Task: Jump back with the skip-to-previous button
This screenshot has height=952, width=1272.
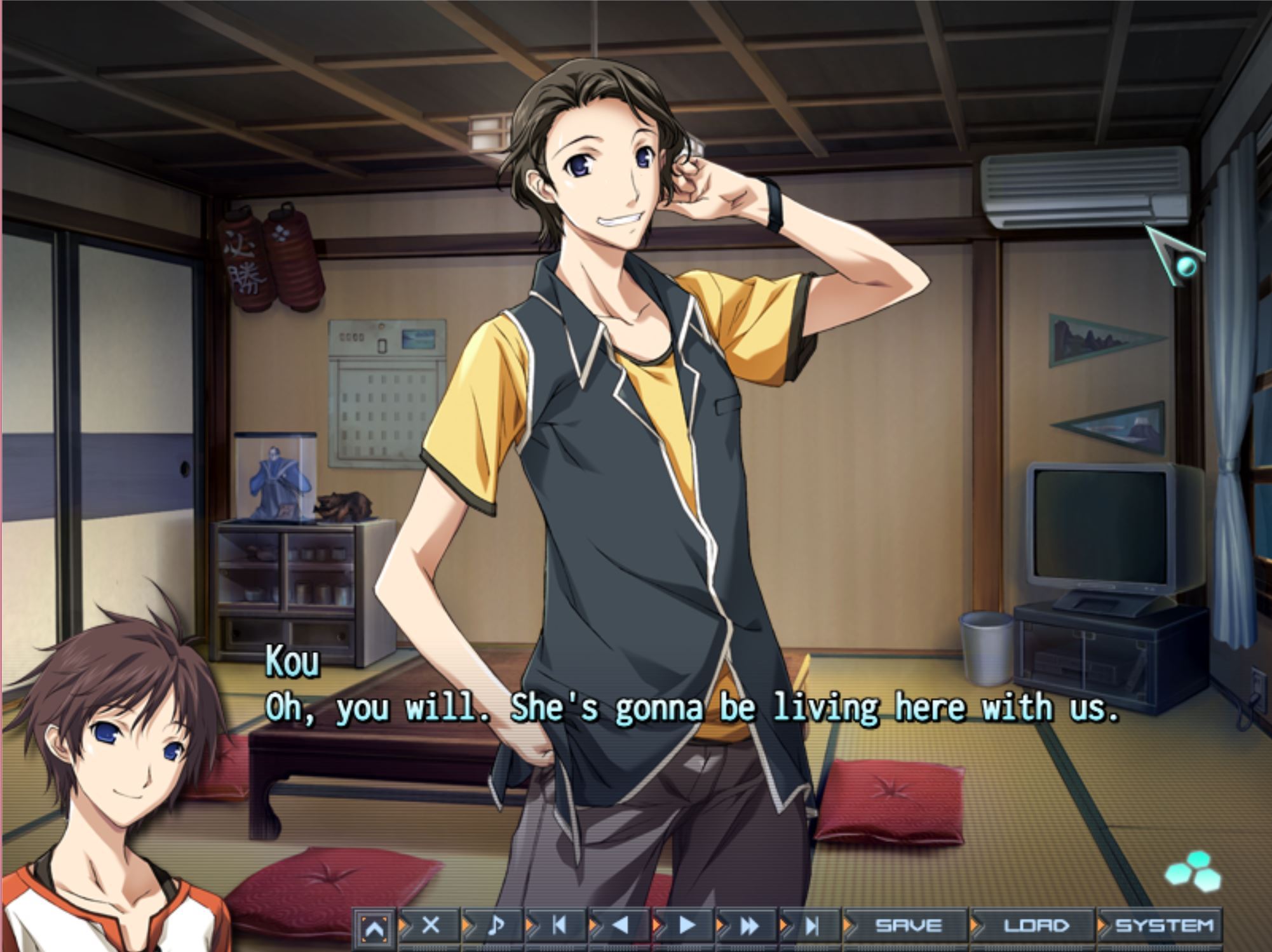Action: click(x=559, y=925)
